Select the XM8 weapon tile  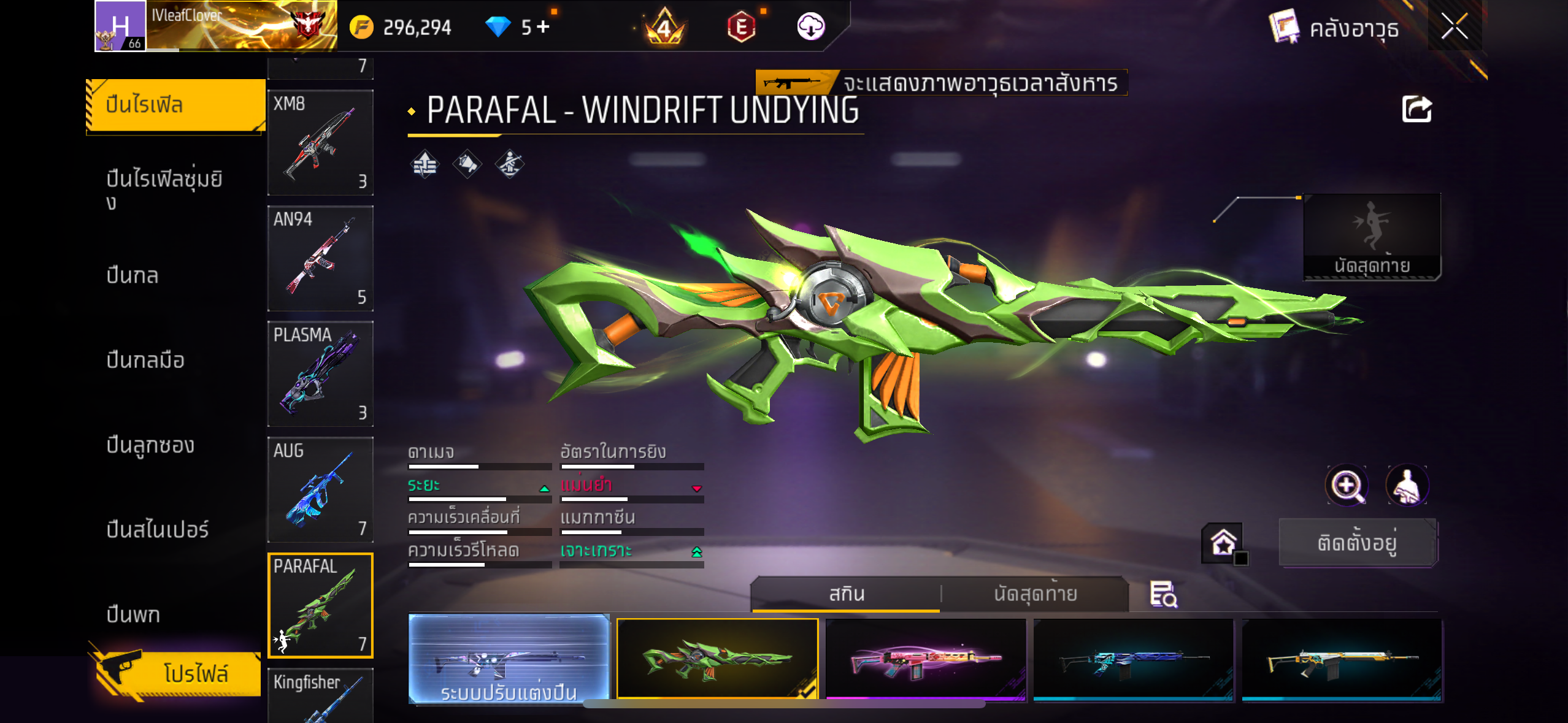[x=320, y=142]
